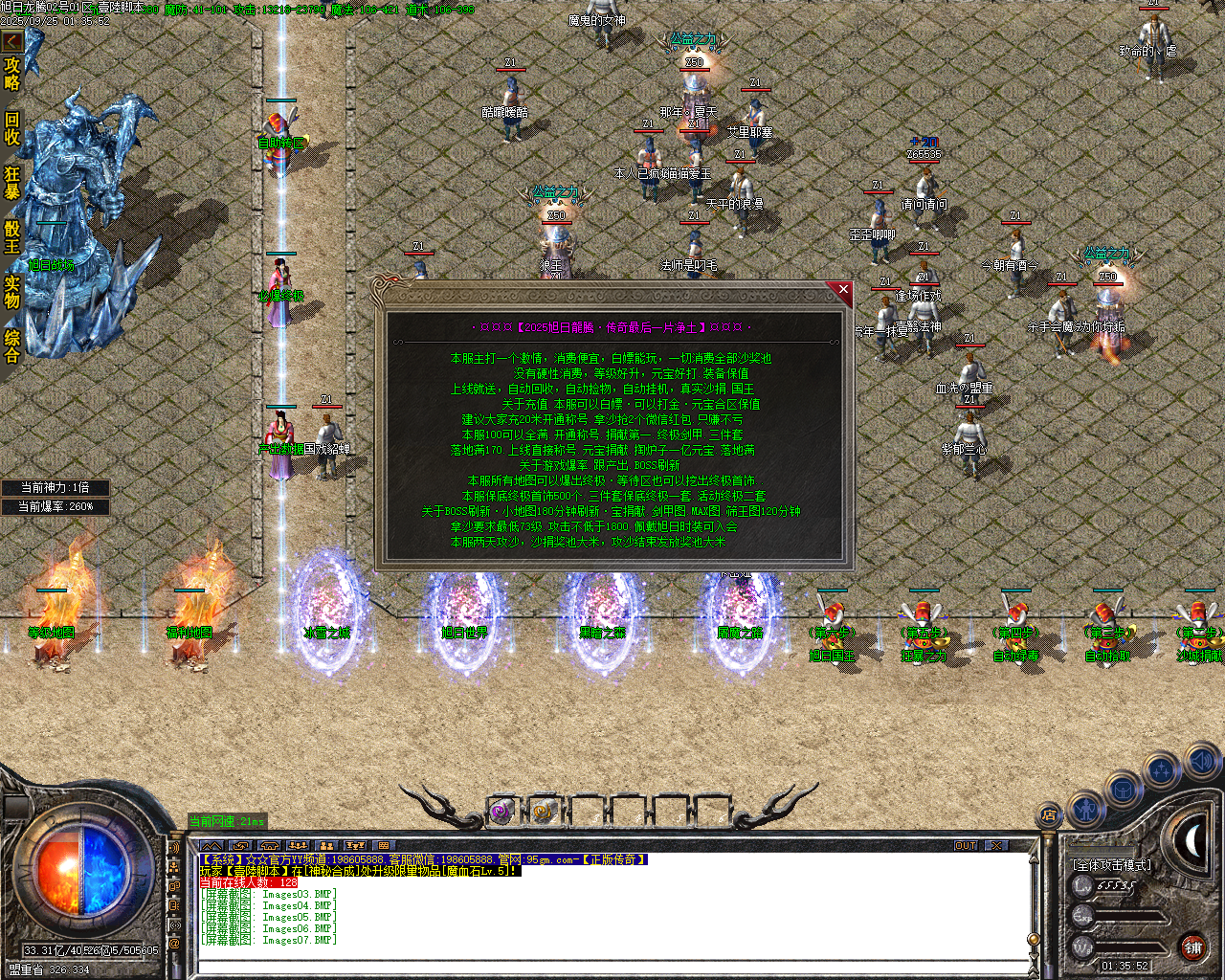Open the inventory bag icon
Screen dimensions: 1225x980
(x=1122, y=790)
